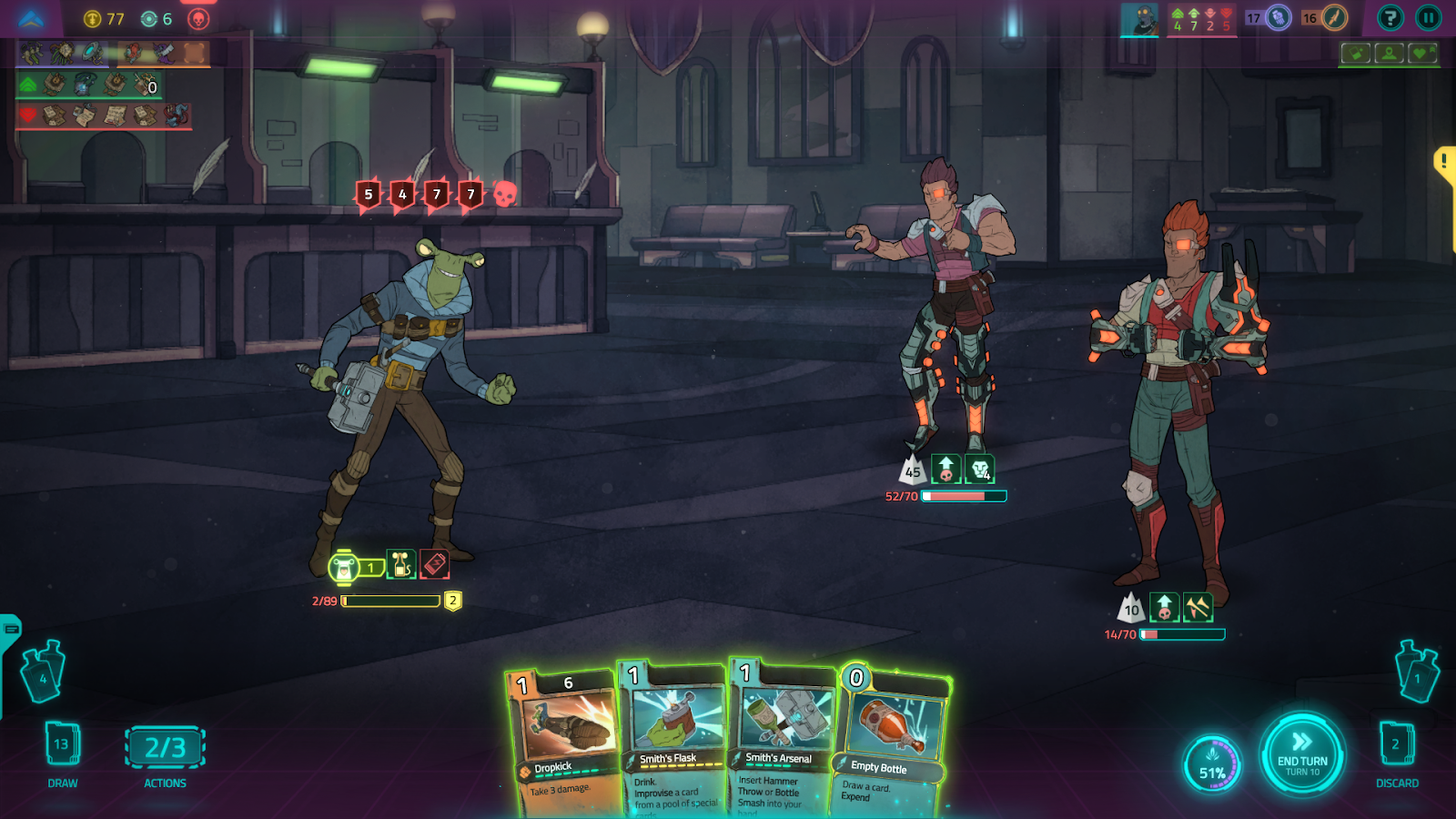The width and height of the screenshot is (1456, 819).
Task: Open the draw pile deck
Action: (x=62, y=745)
